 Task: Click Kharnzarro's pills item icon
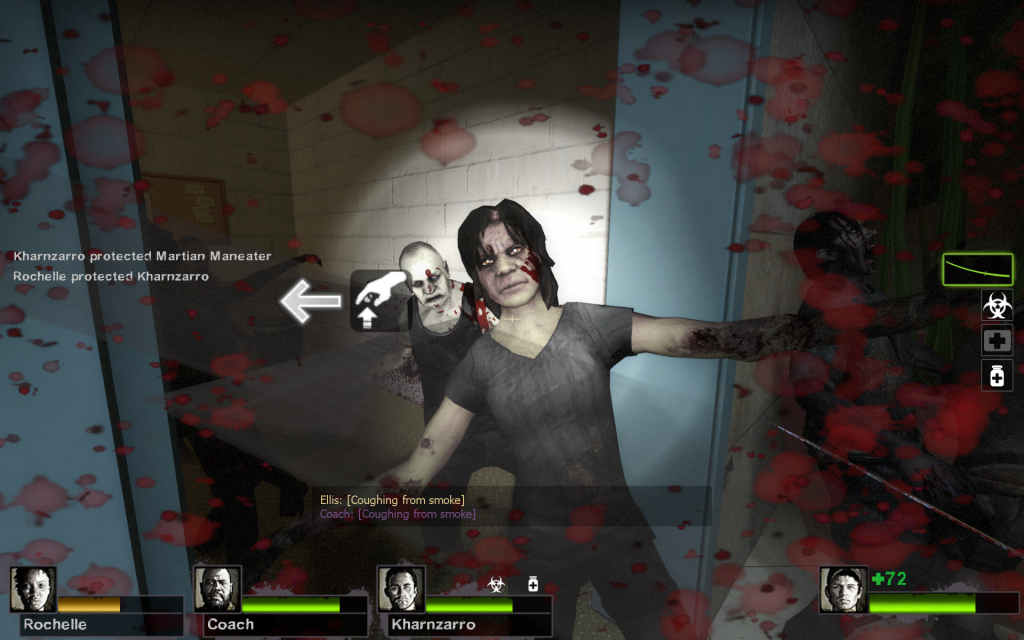point(533,583)
